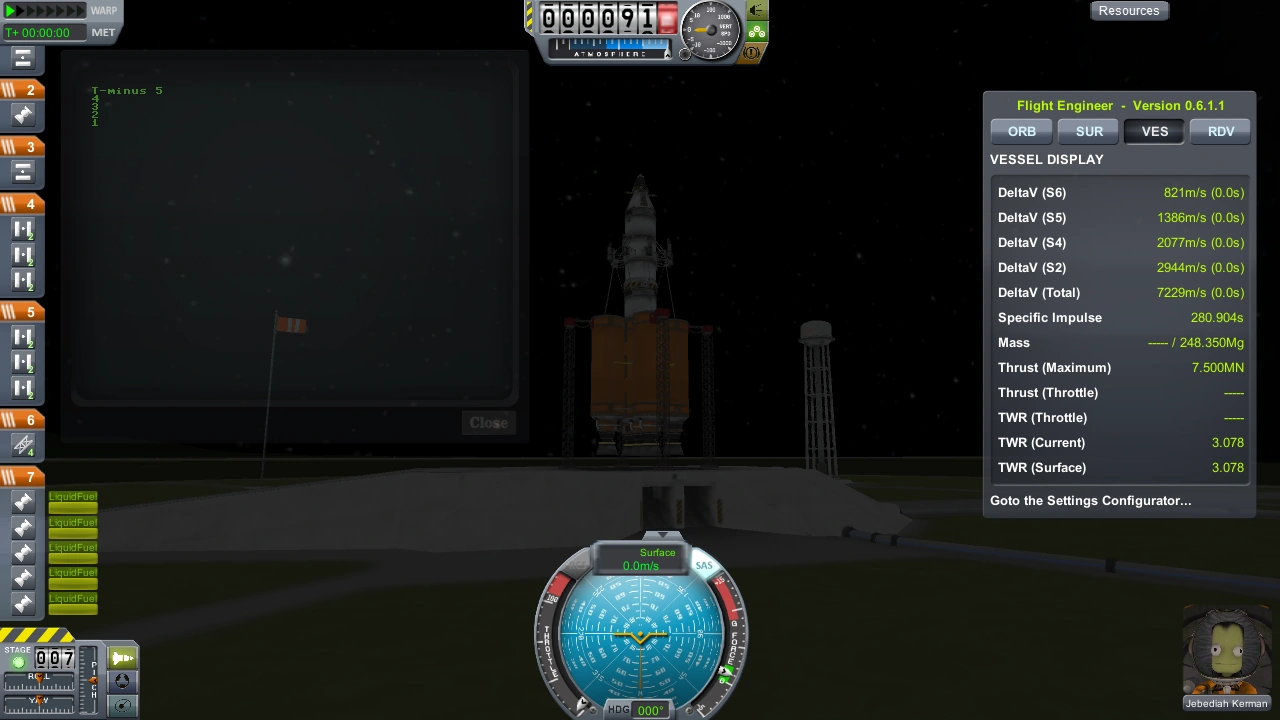
Task: Click the MET mission time label
Action: coord(103,32)
